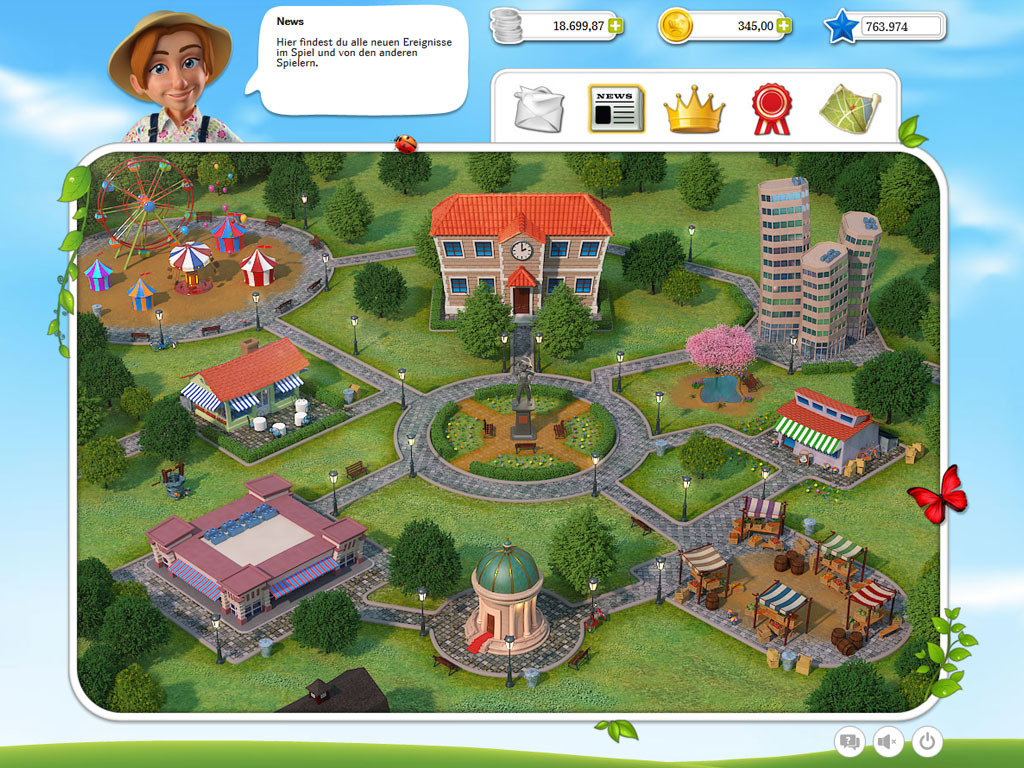This screenshot has height=768, width=1024.
Task: Log out with the power button
Action: [927, 741]
